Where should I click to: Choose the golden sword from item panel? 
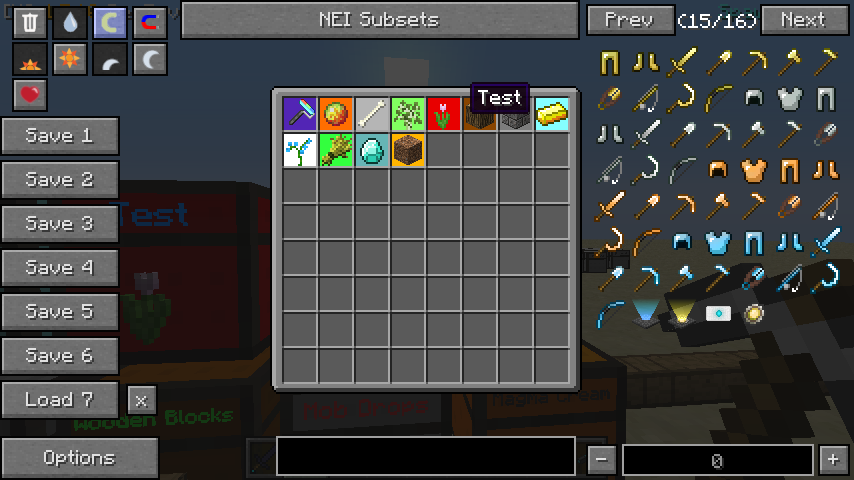tap(682, 63)
